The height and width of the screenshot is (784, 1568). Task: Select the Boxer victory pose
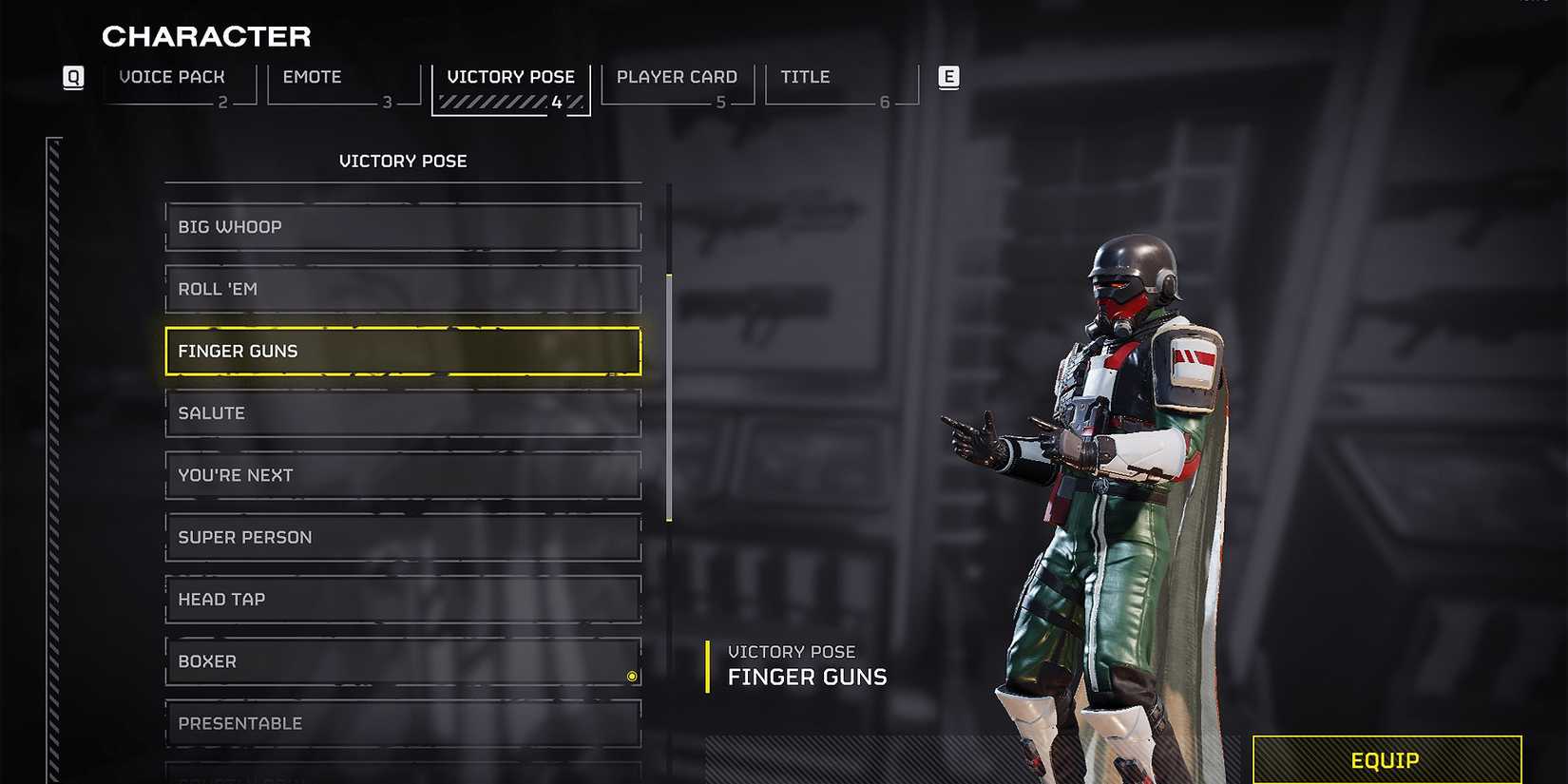click(x=403, y=660)
